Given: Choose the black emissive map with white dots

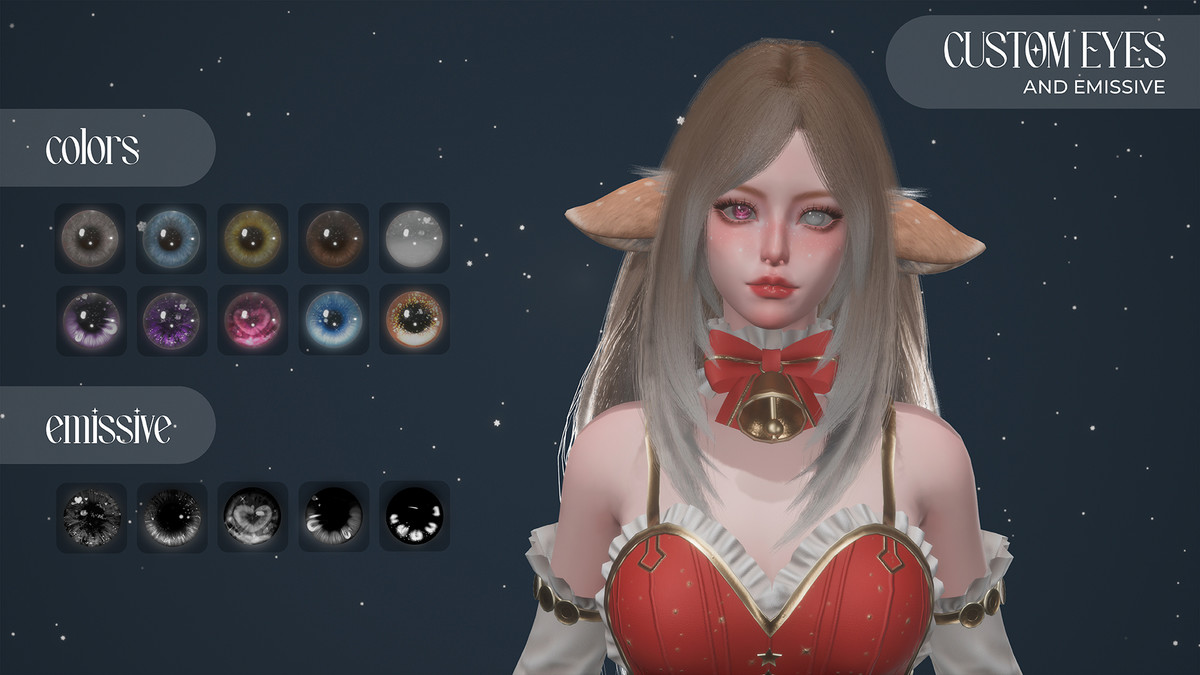Looking at the screenshot, I should click(x=414, y=516).
